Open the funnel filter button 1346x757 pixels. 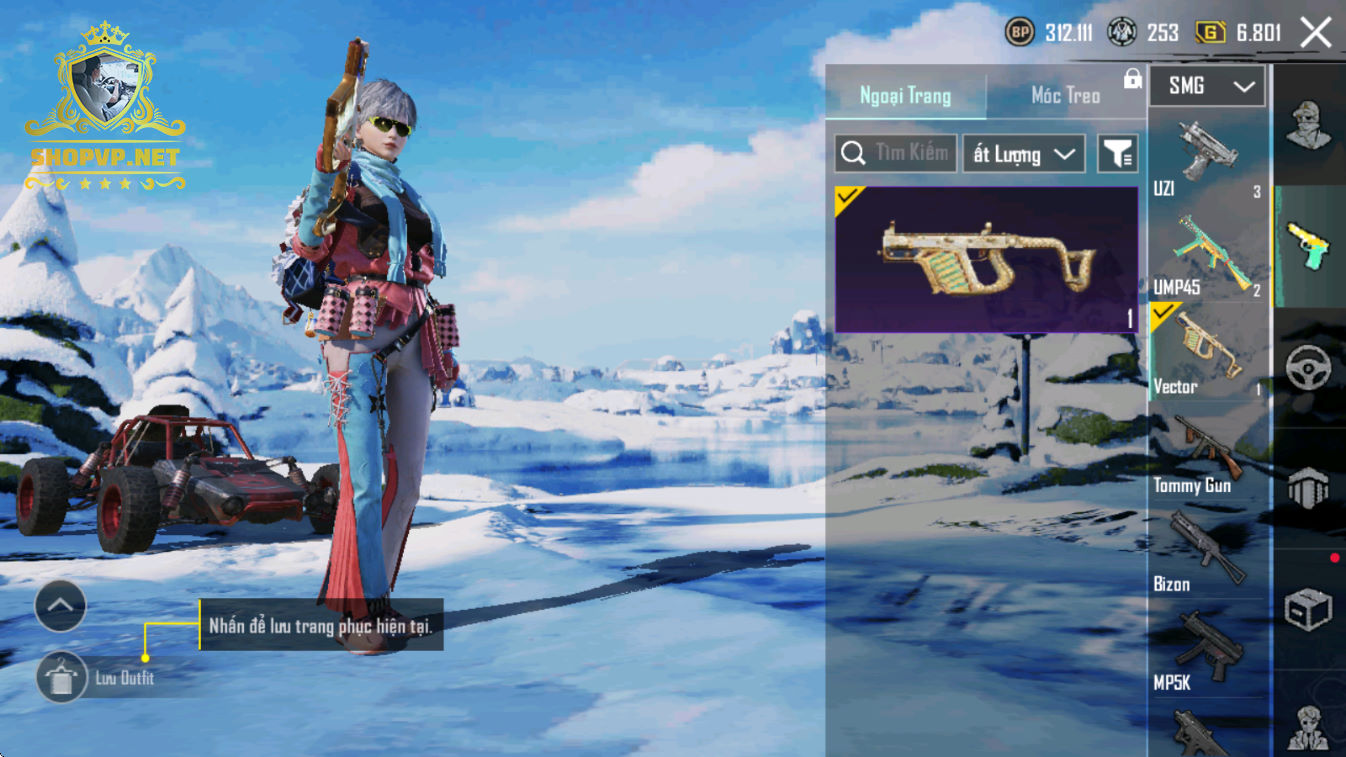1117,154
